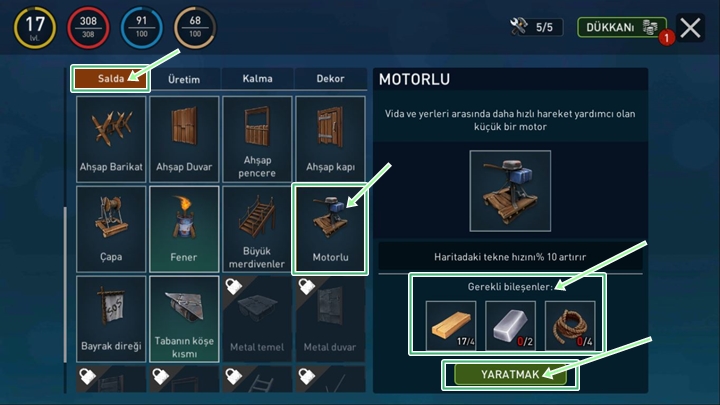Viewport: 720px width, 405px height.
Task: Pick the Ahşap pencere item
Action: click(258, 139)
